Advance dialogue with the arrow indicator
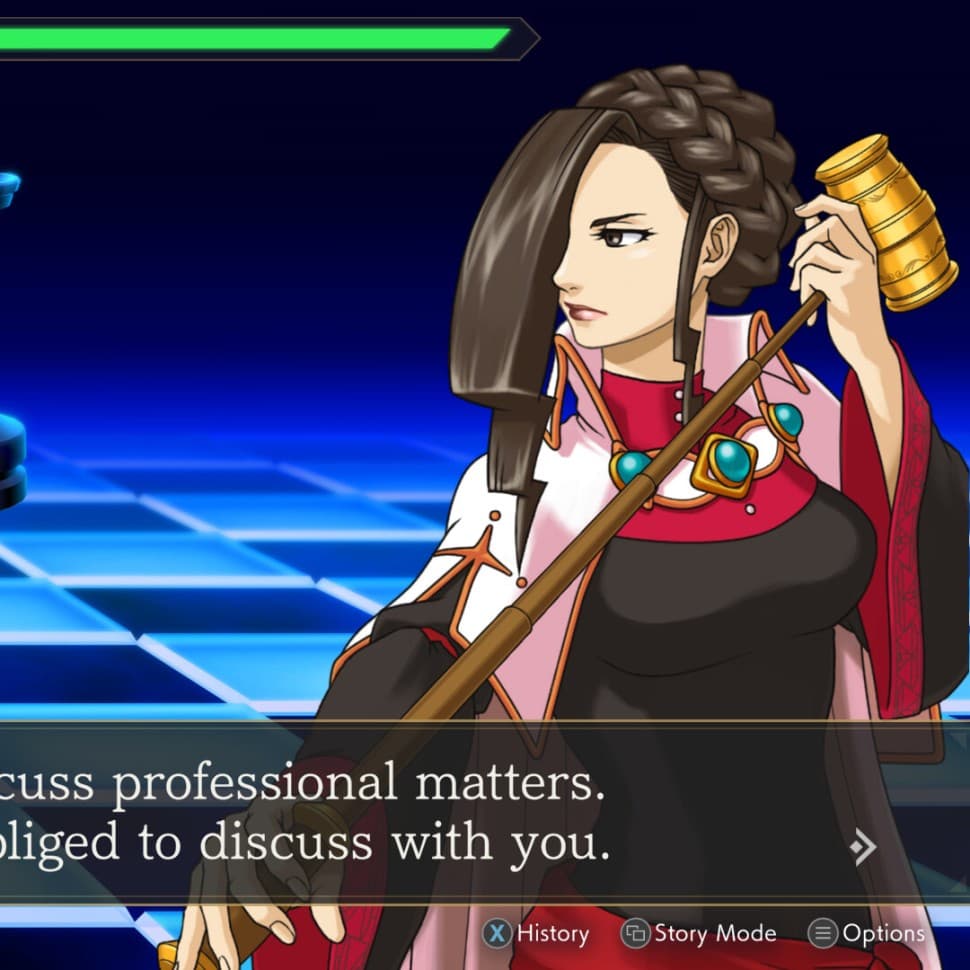 coord(862,848)
